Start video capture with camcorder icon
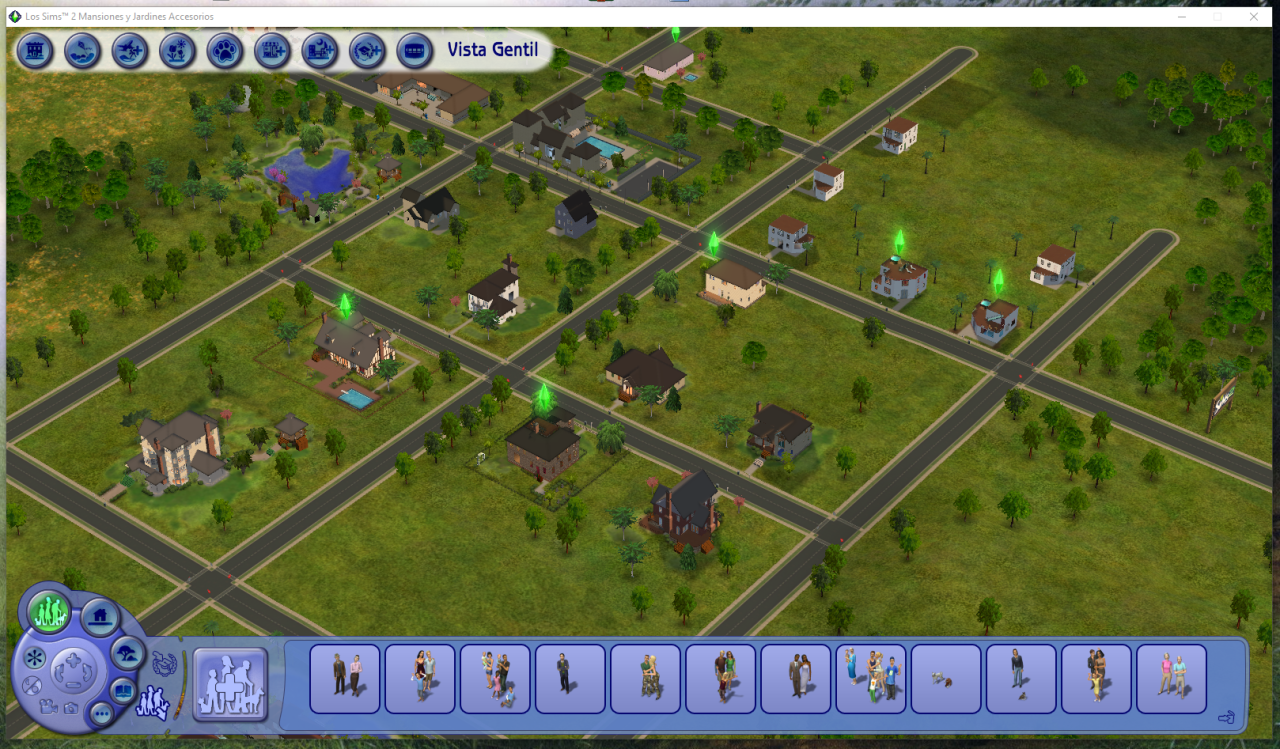The image size is (1280, 749). tap(48, 706)
